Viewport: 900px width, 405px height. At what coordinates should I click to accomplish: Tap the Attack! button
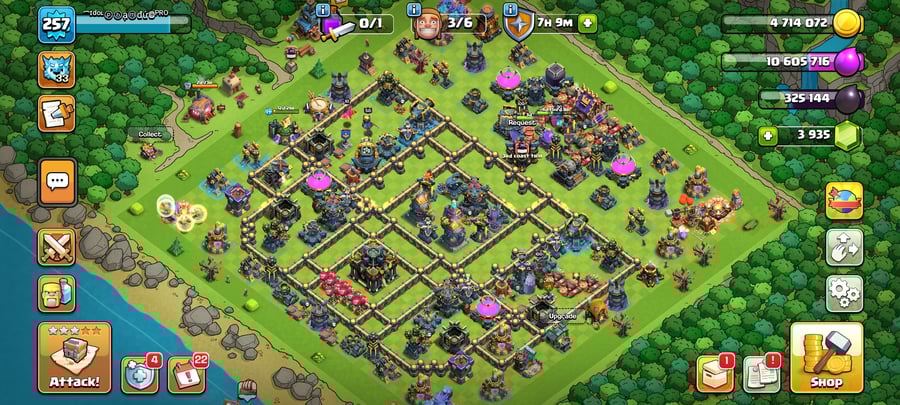tap(75, 357)
